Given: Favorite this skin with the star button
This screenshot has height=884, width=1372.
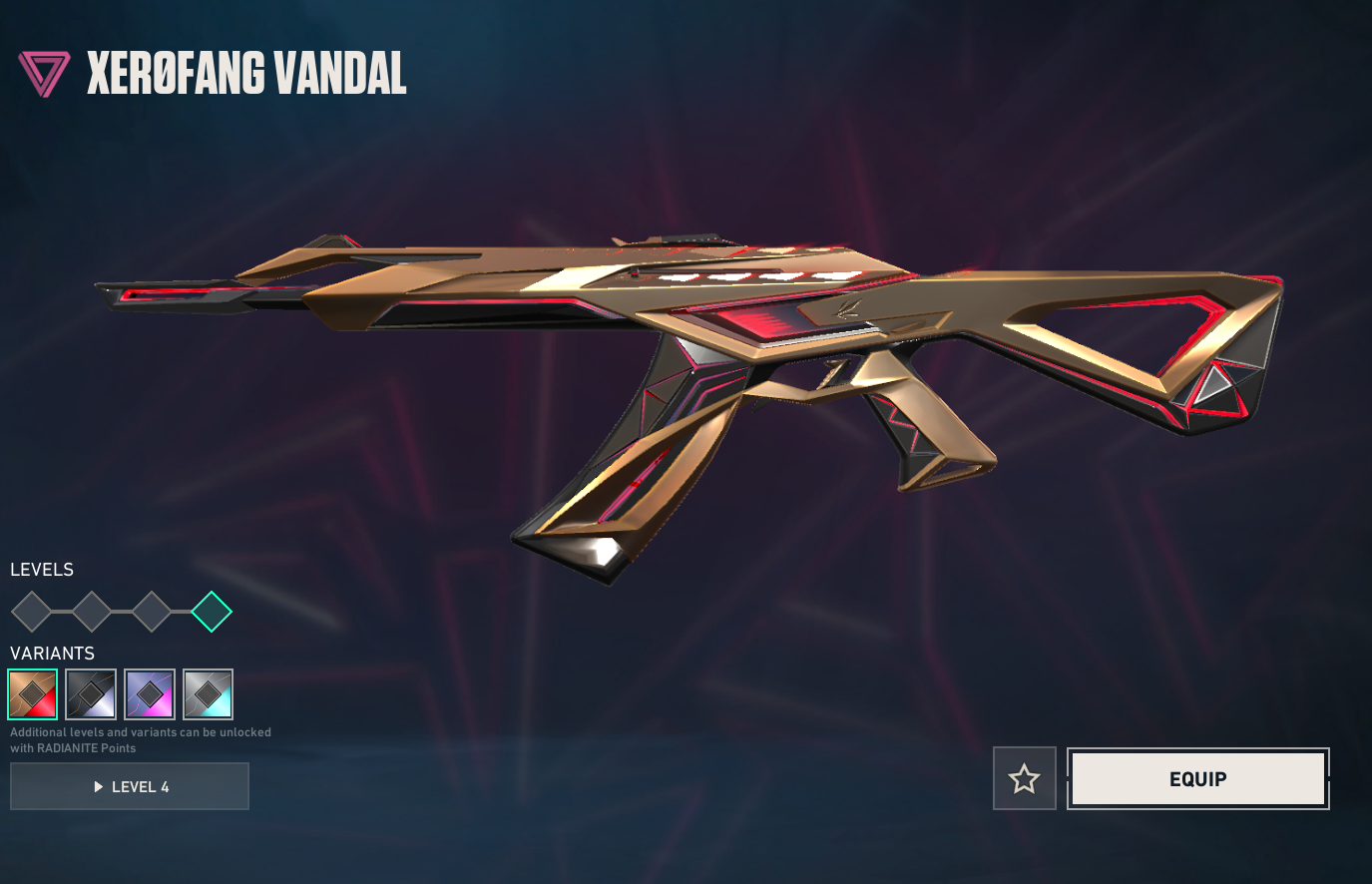Looking at the screenshot, I should [x=1024, y=778].
